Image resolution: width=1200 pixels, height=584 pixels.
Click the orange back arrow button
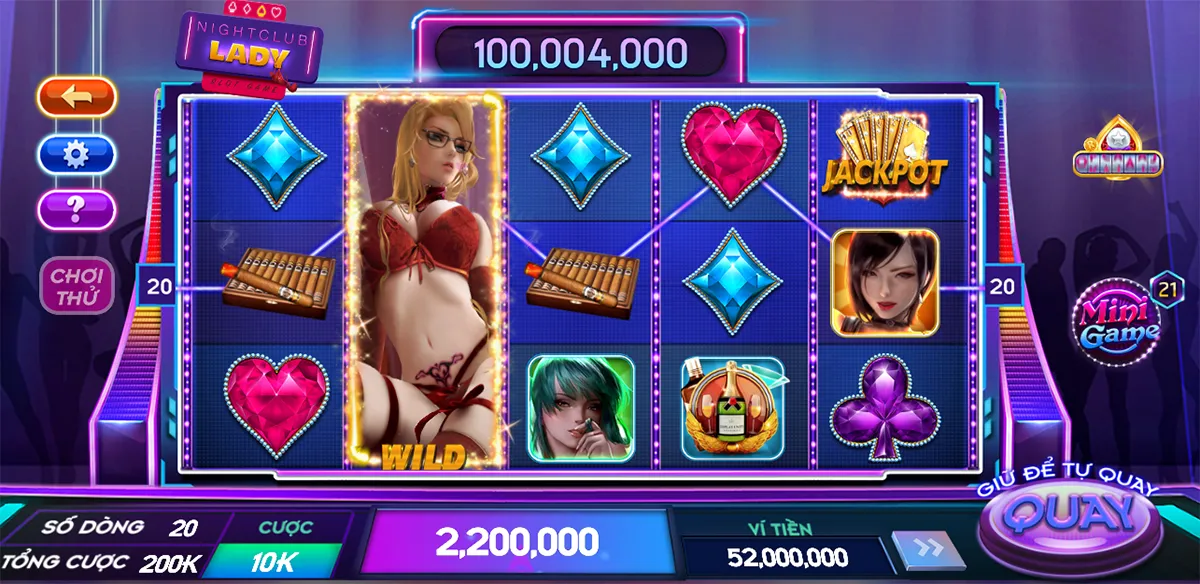pyautogui.click(x=77, y=97)
